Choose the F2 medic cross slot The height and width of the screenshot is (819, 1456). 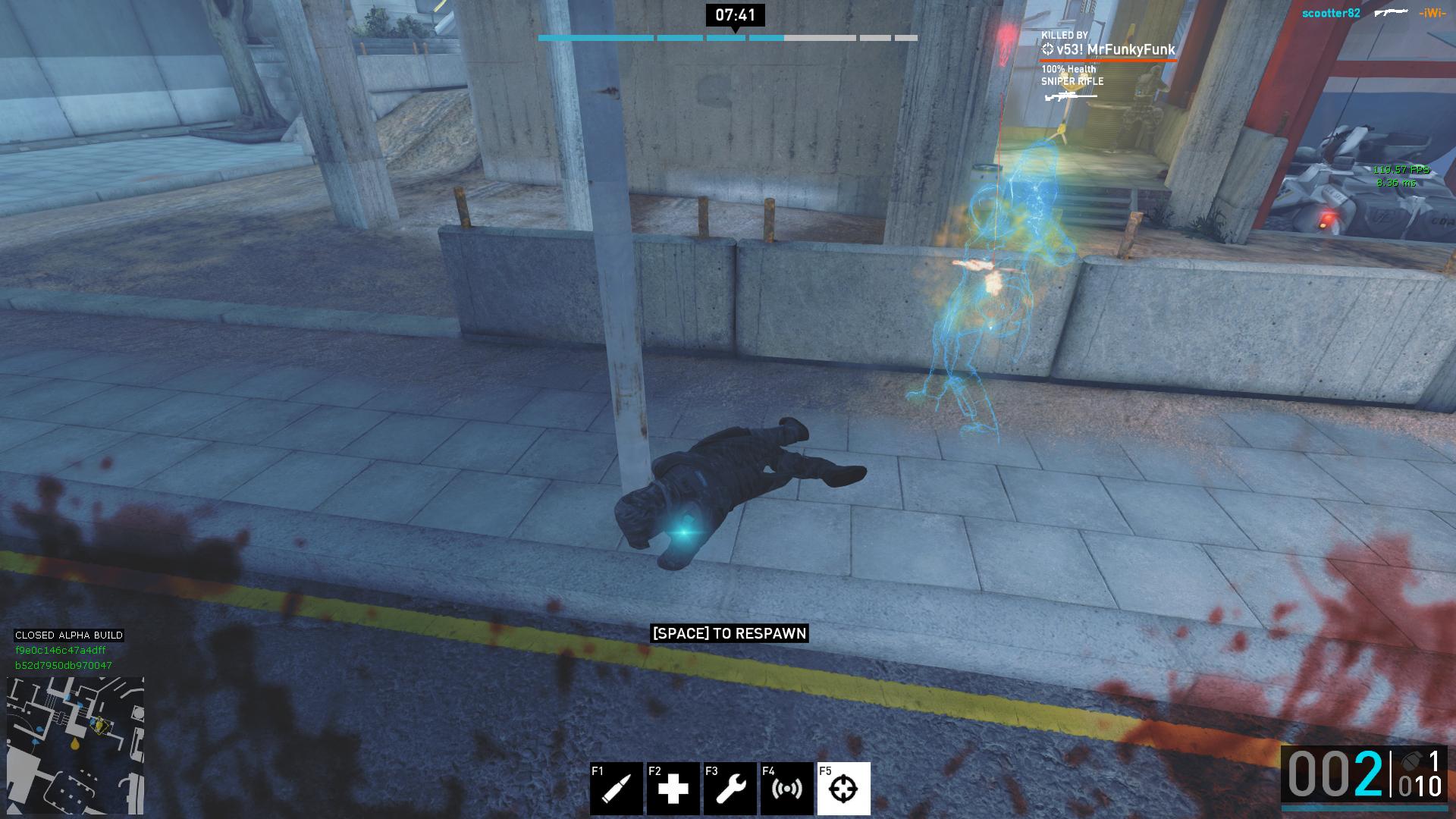pyautogui.click(x=673, y=789)
